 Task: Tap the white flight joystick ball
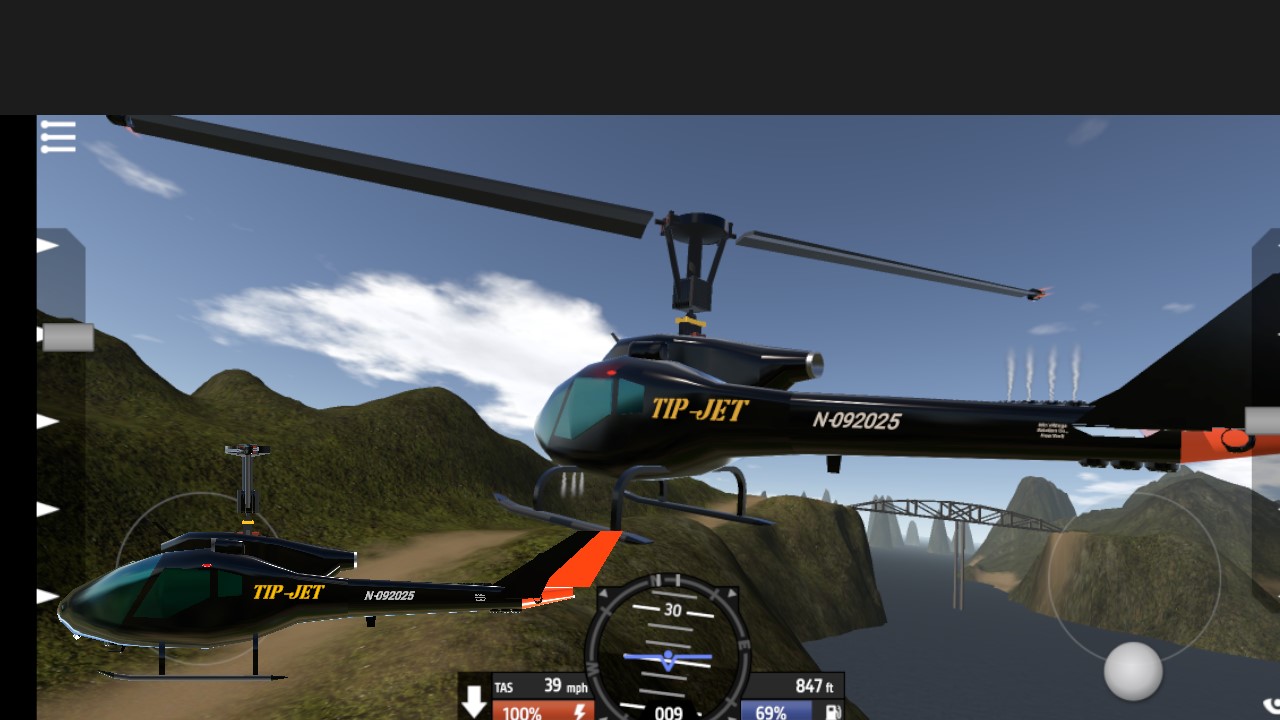1133,671
